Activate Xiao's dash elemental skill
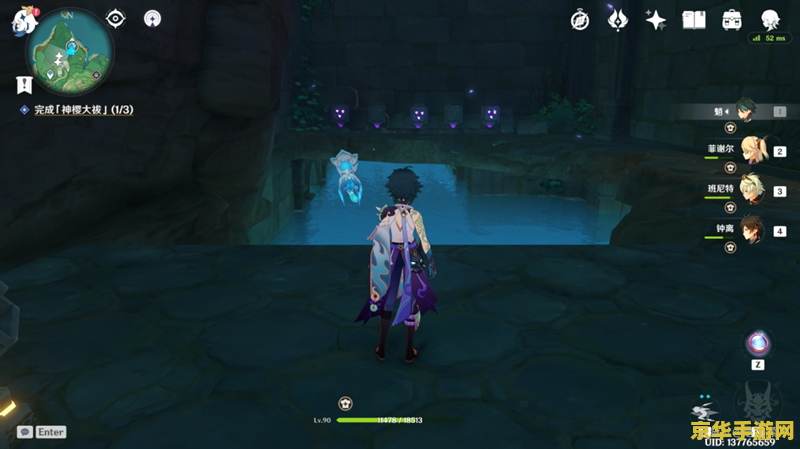 pos(705,411)
